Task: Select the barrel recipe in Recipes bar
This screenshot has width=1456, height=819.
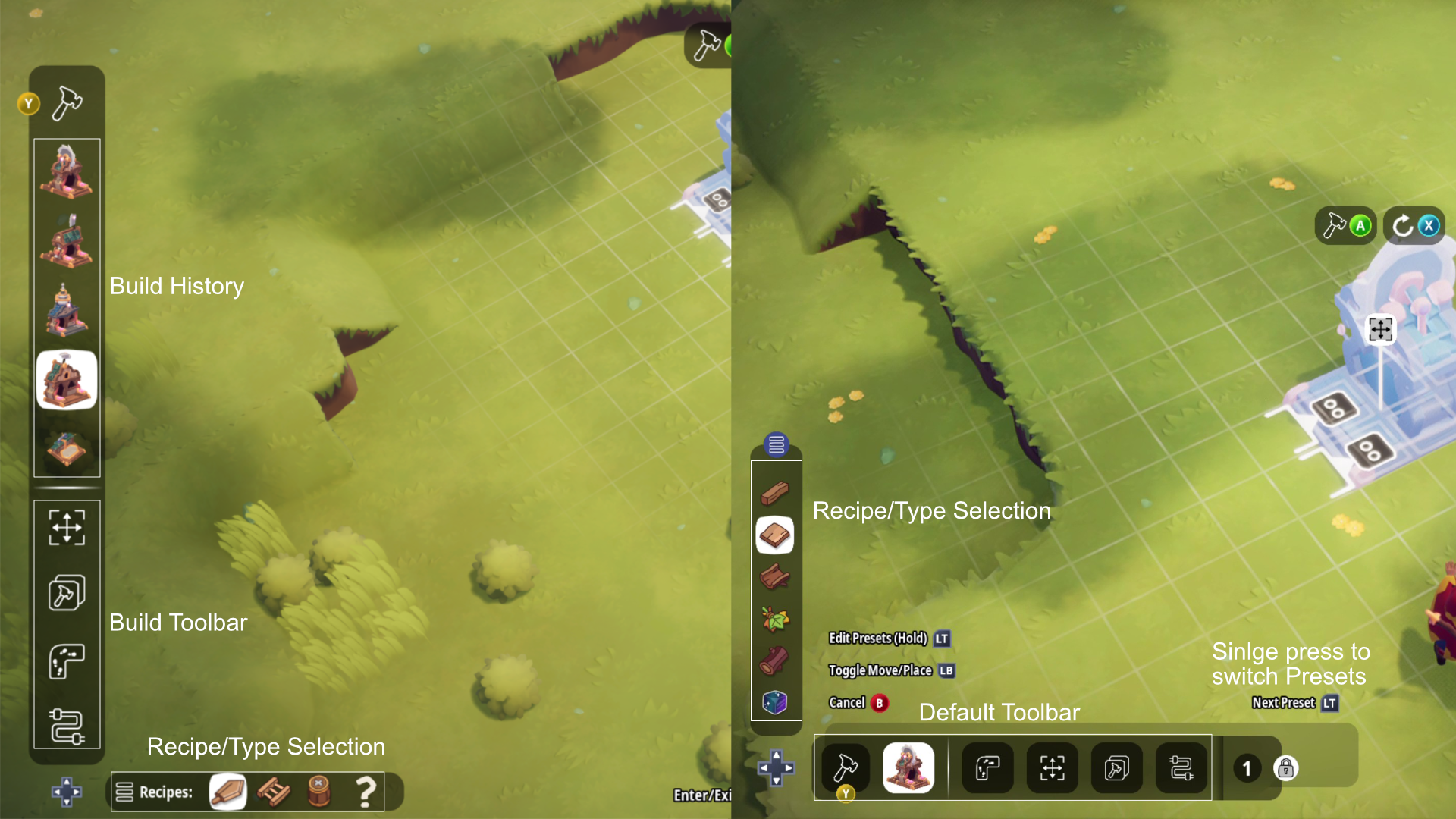Action: pyautogui.click(x=319, y=792)
